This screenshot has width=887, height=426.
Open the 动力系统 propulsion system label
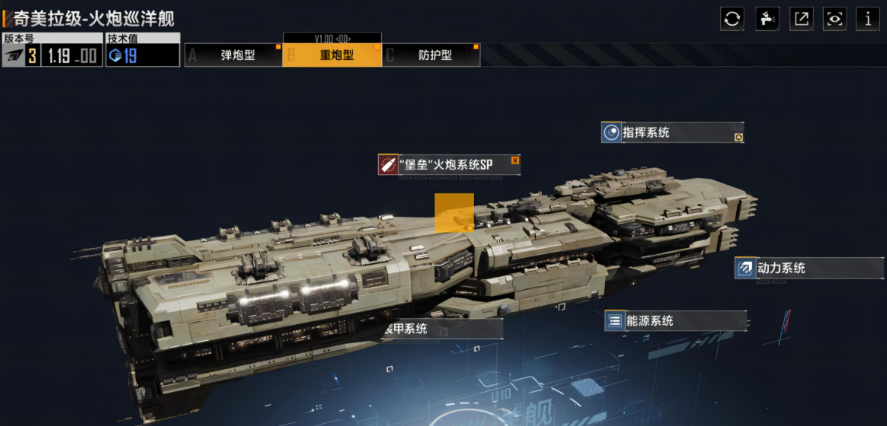point(807,268)
